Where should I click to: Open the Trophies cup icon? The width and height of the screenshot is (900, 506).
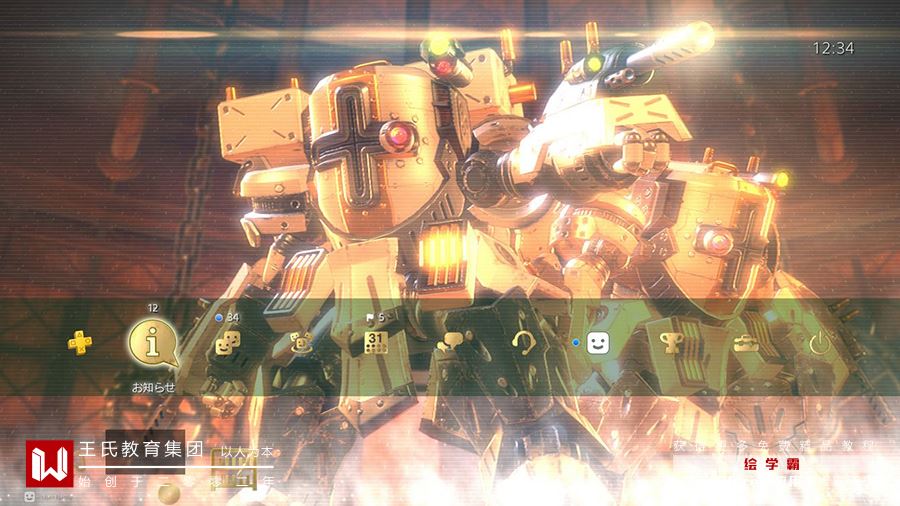(x=671, y=343)
